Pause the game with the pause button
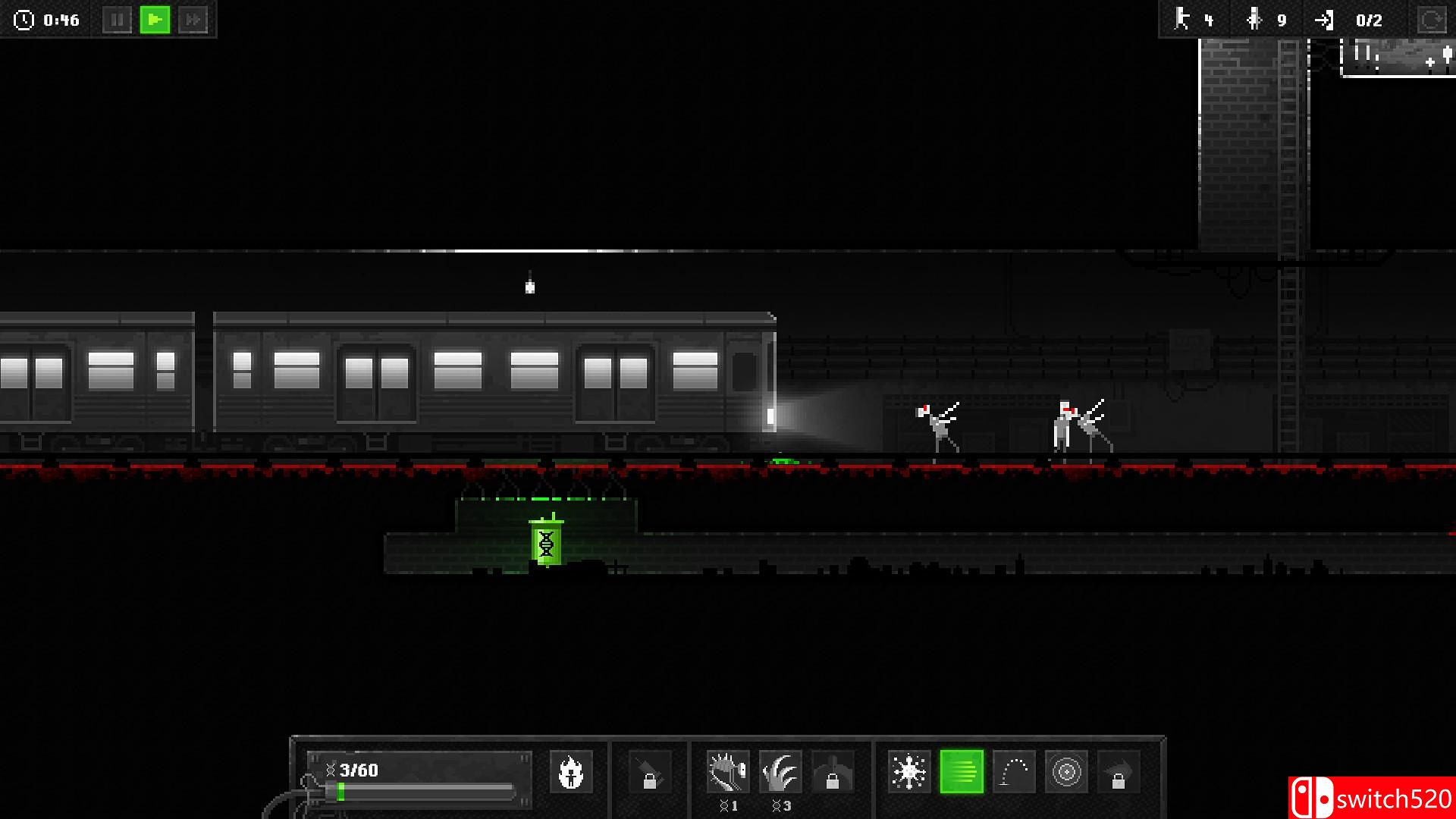 118,20
